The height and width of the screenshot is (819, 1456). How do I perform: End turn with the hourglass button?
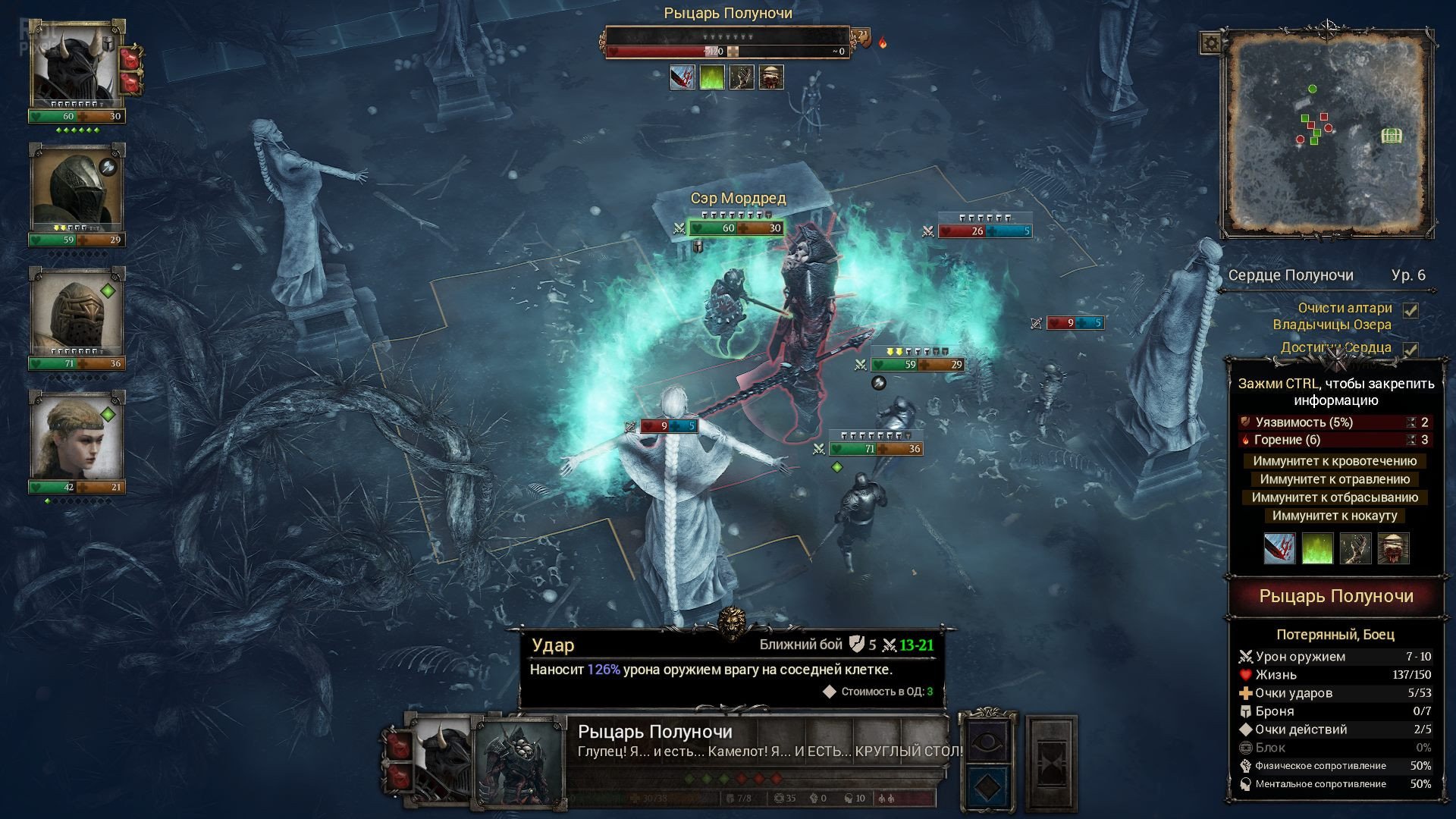[x=1051, y=762]
